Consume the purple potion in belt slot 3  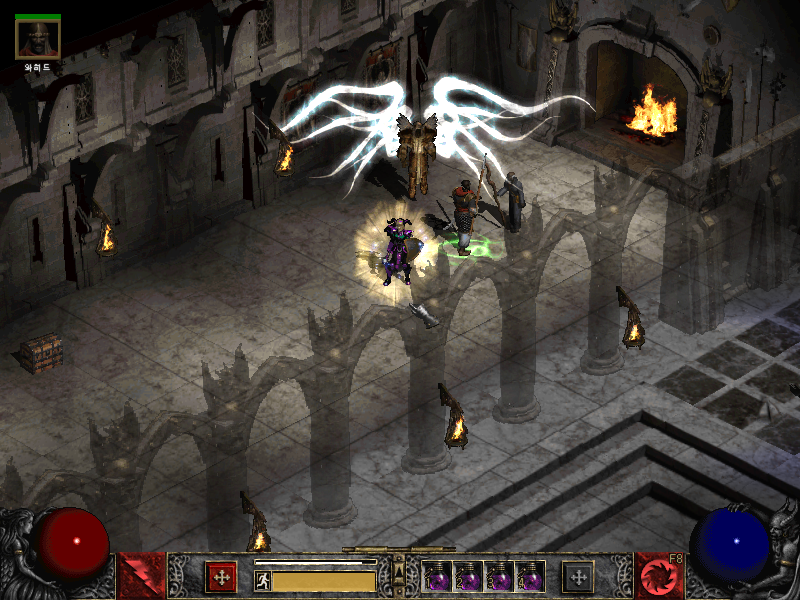(499, 577)
